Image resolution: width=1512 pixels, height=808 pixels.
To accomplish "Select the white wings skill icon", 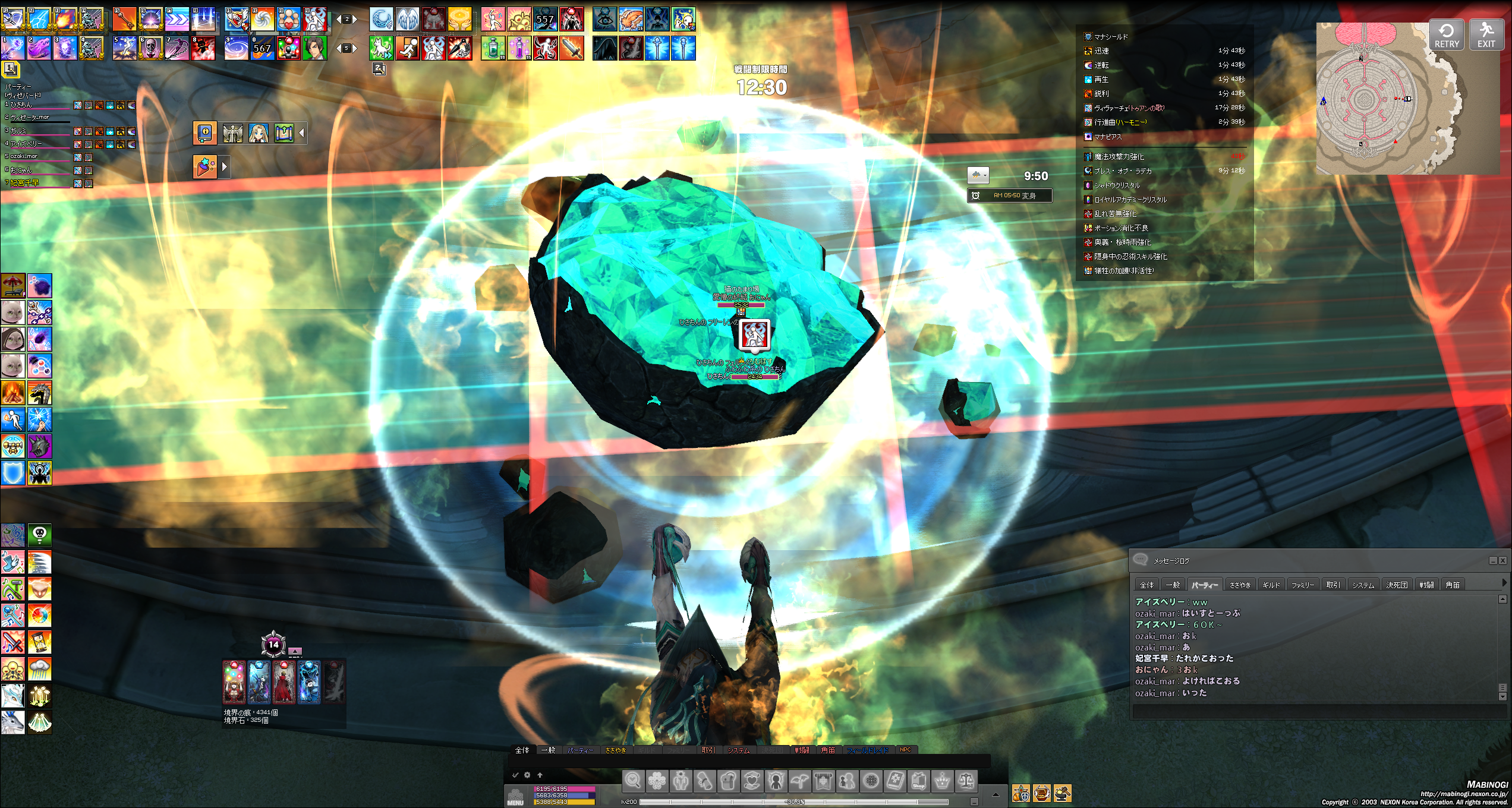I will coord(408,19).
